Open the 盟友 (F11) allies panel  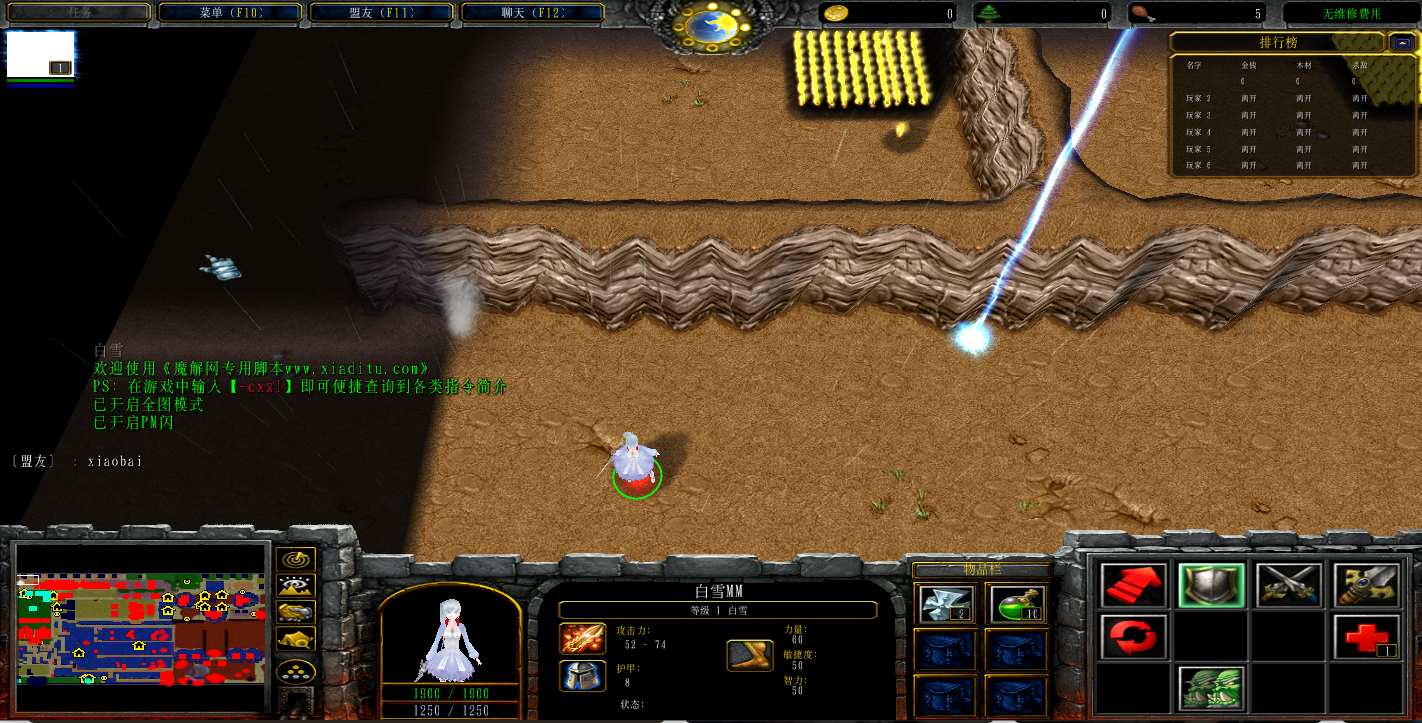coord(381,13)
